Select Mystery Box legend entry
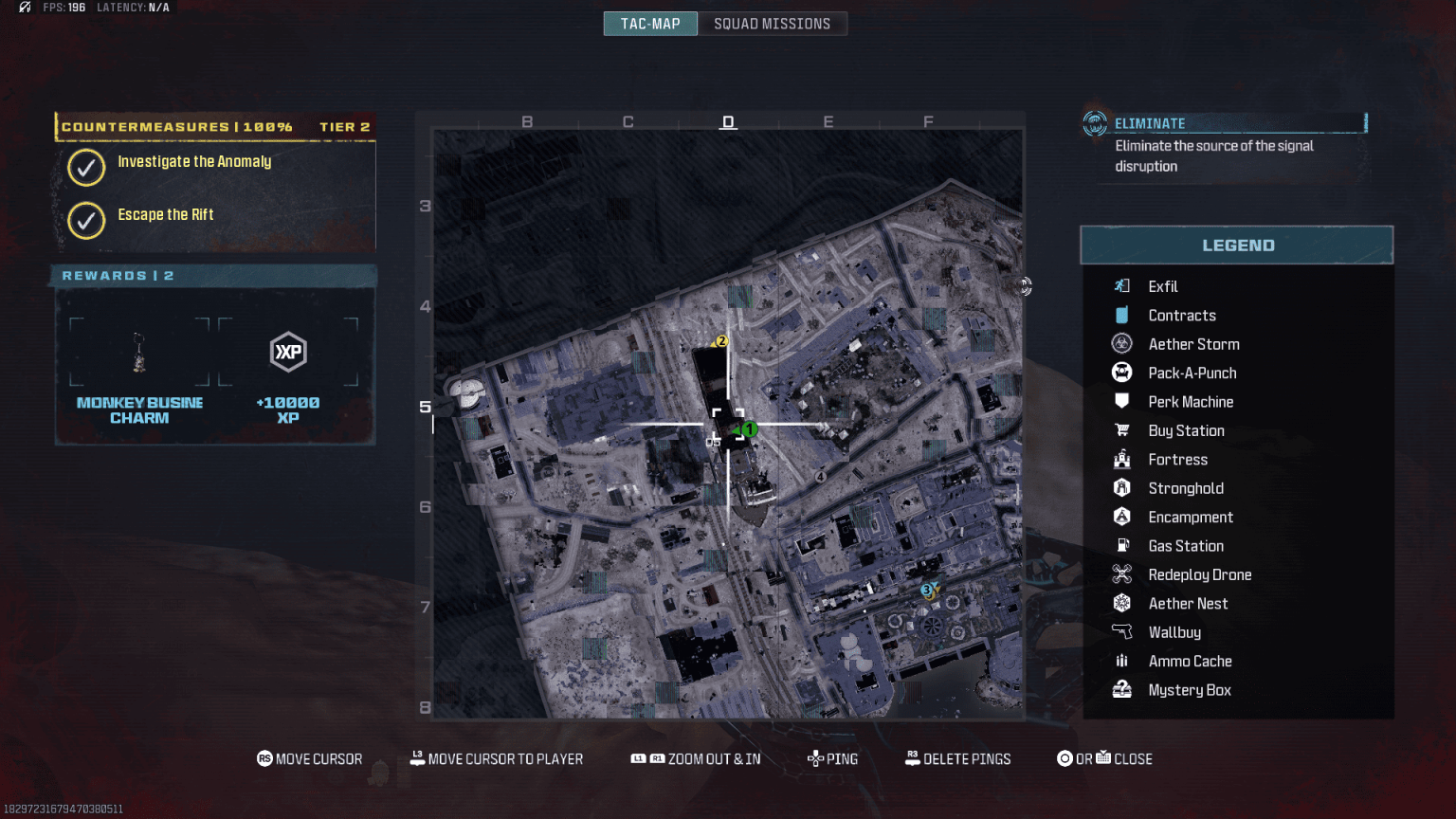Viewport: 1456px width, 819px height. [1189, 690]
